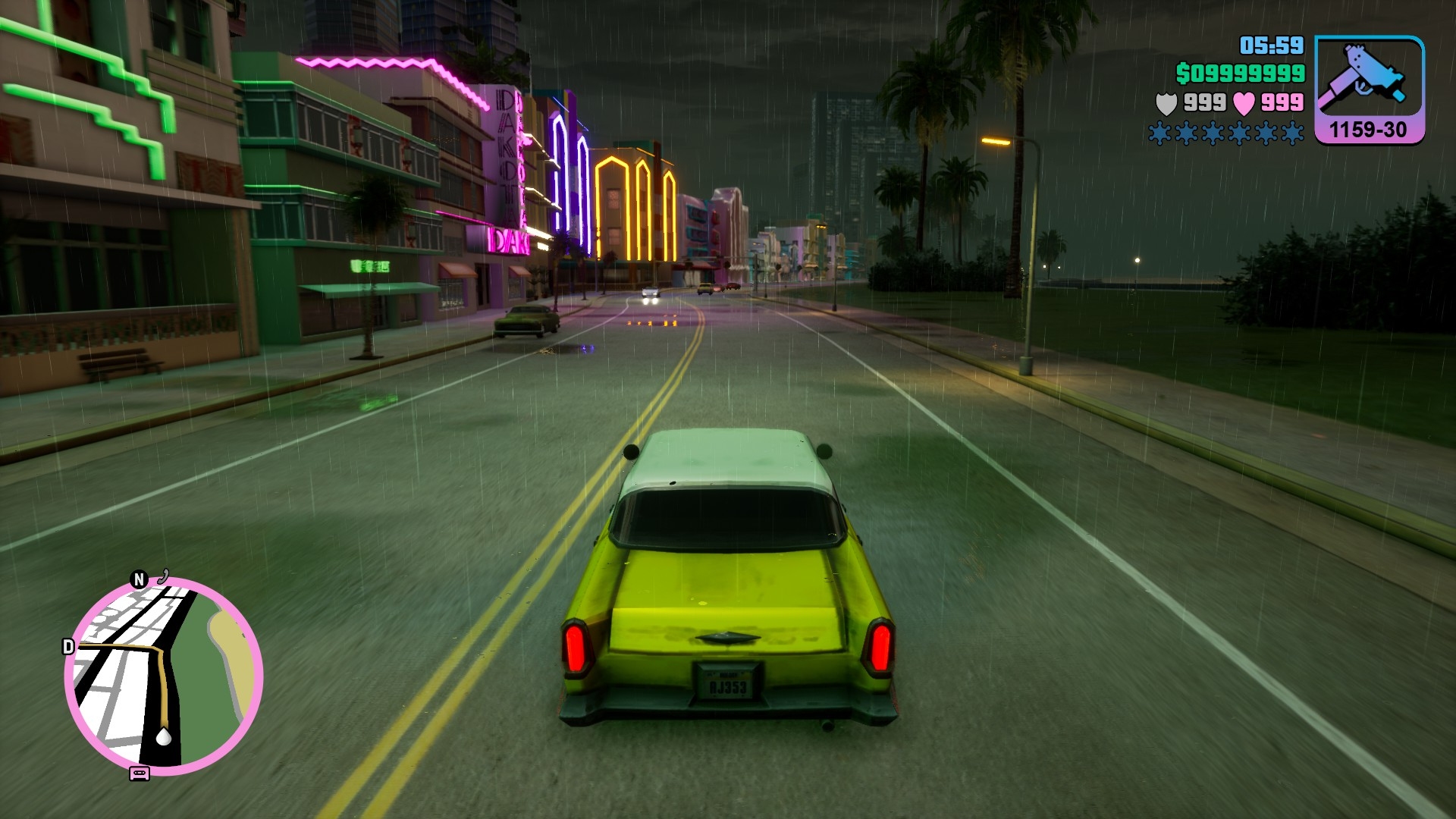Click the white player marker on the minimap
This screenshot has height=819, width=1456.
(163, 736)
